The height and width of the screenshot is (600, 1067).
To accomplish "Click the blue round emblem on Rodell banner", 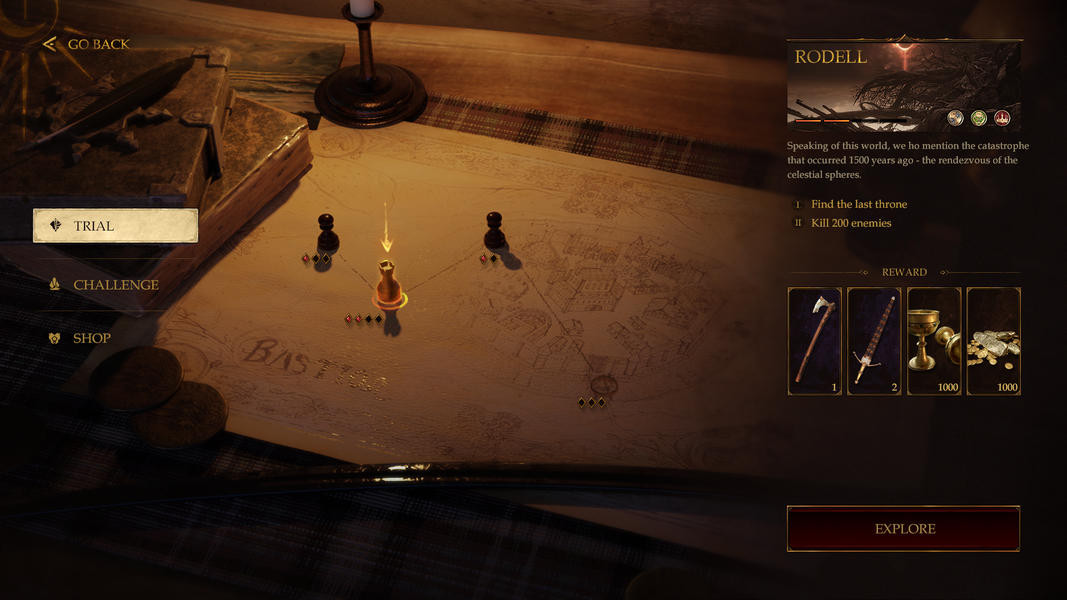I will (x=956, y=118).
